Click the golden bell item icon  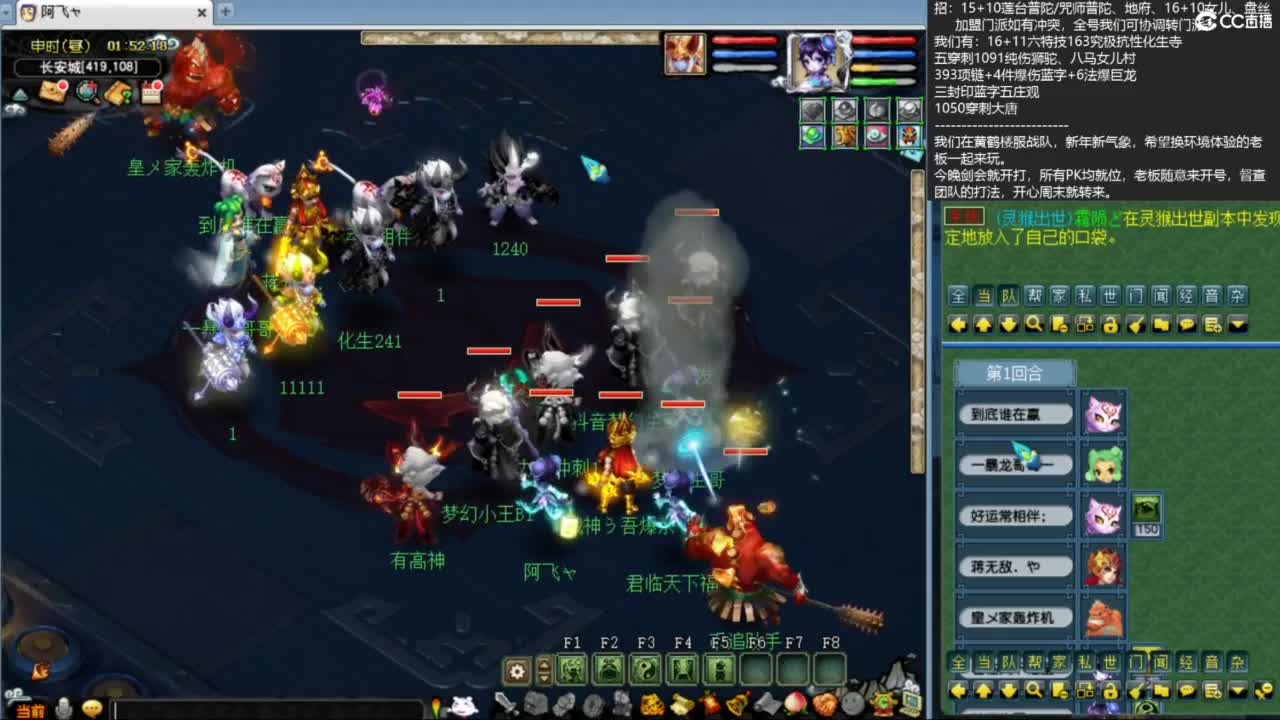click(734, 704)
